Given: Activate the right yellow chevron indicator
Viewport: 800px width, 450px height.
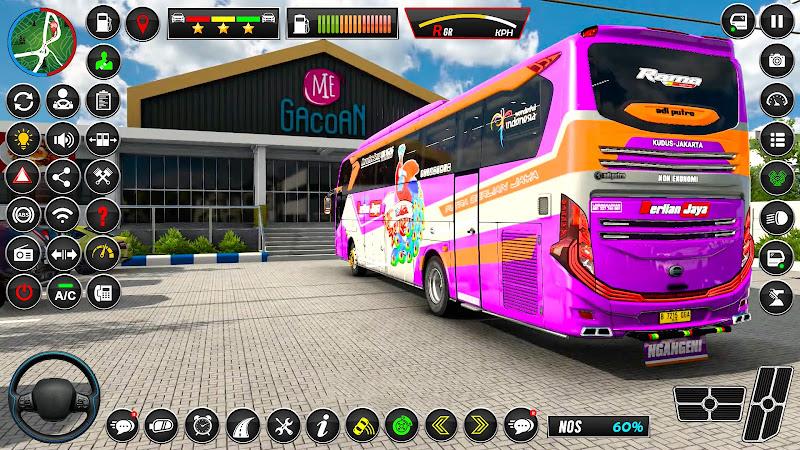Looking at the screenshot, I should click(480, 424).
